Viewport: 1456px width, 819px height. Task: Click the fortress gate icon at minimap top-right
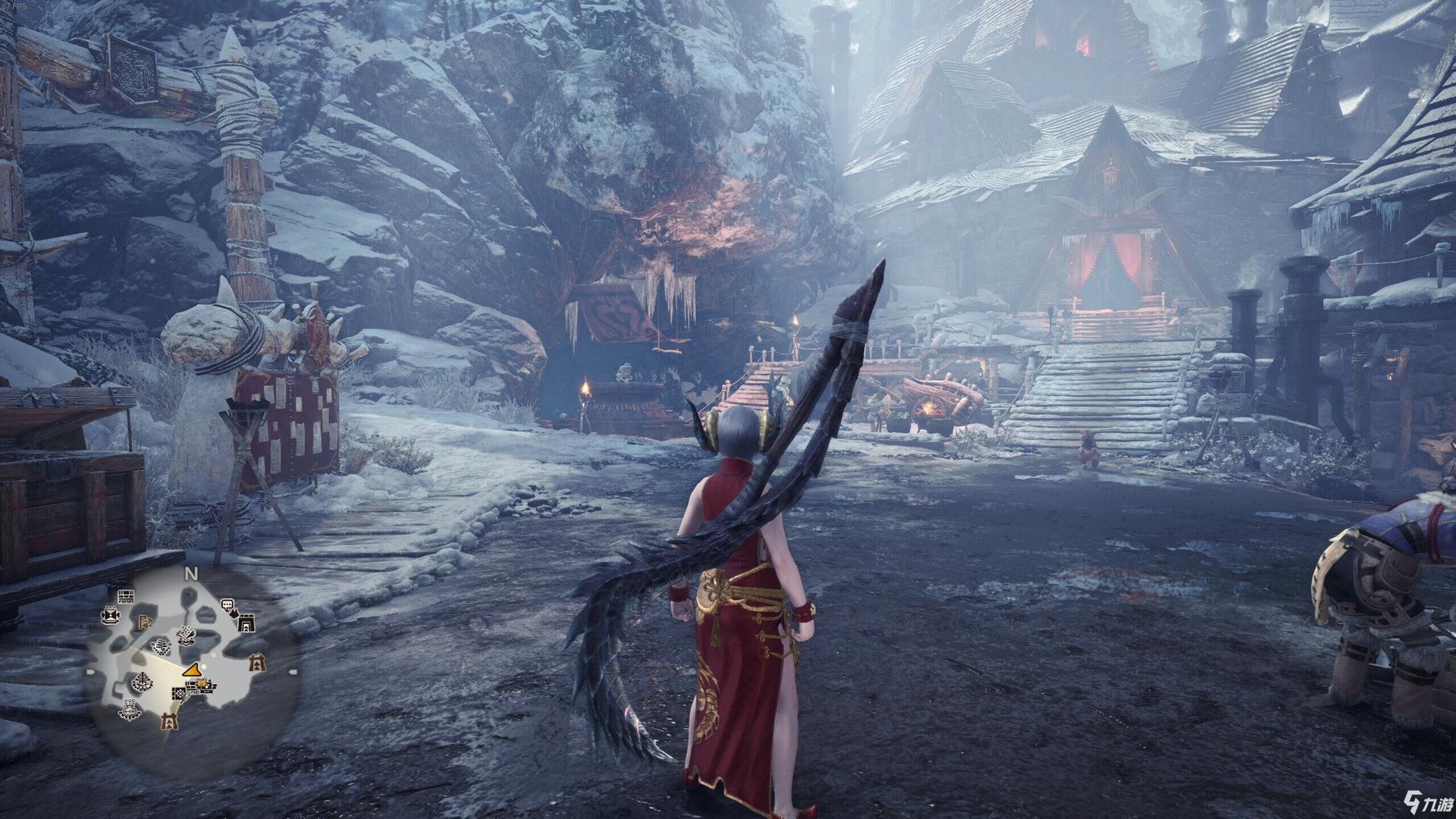246,621
